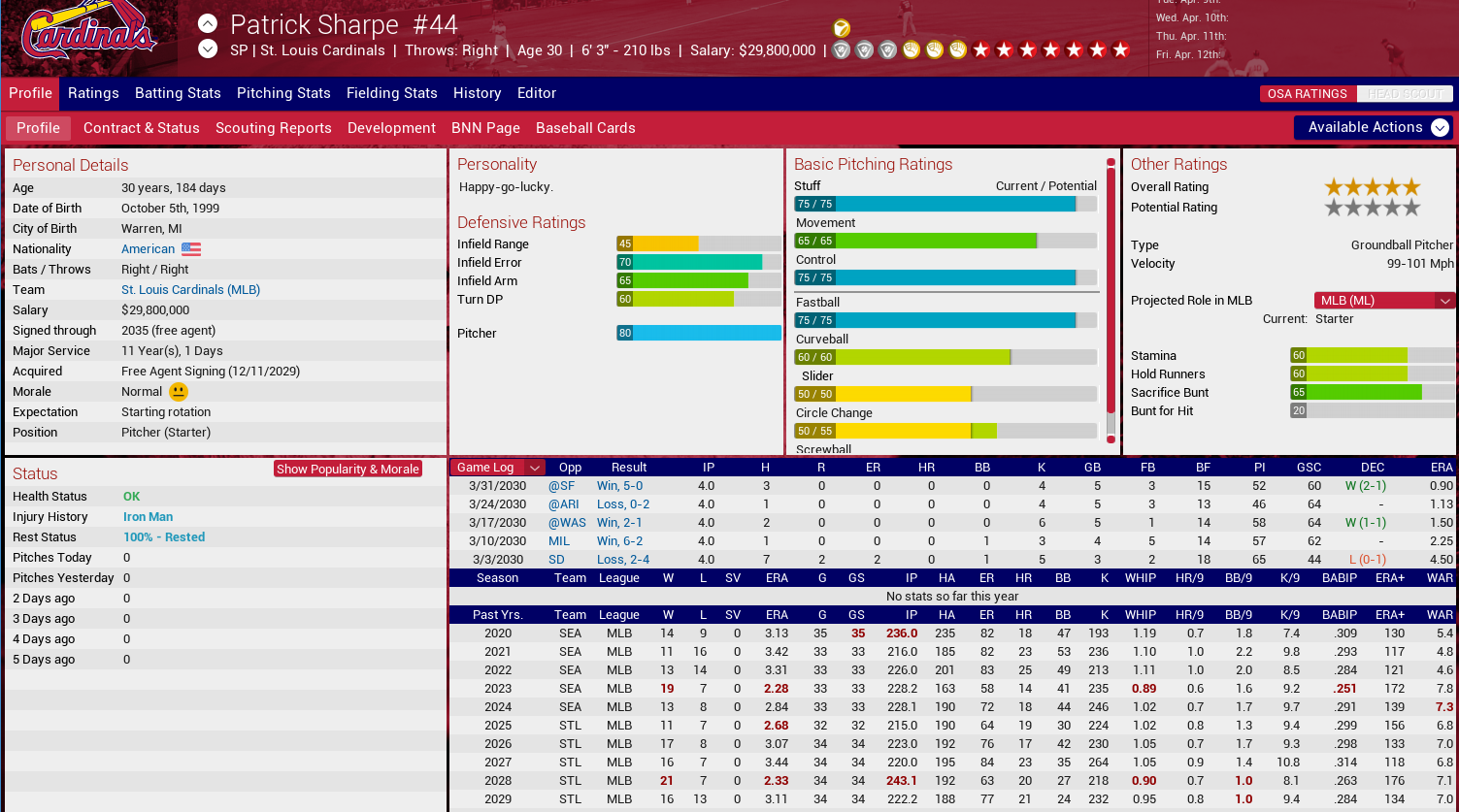
Task: Open the @SF opponent link in game log
Action: pos(561,486)
